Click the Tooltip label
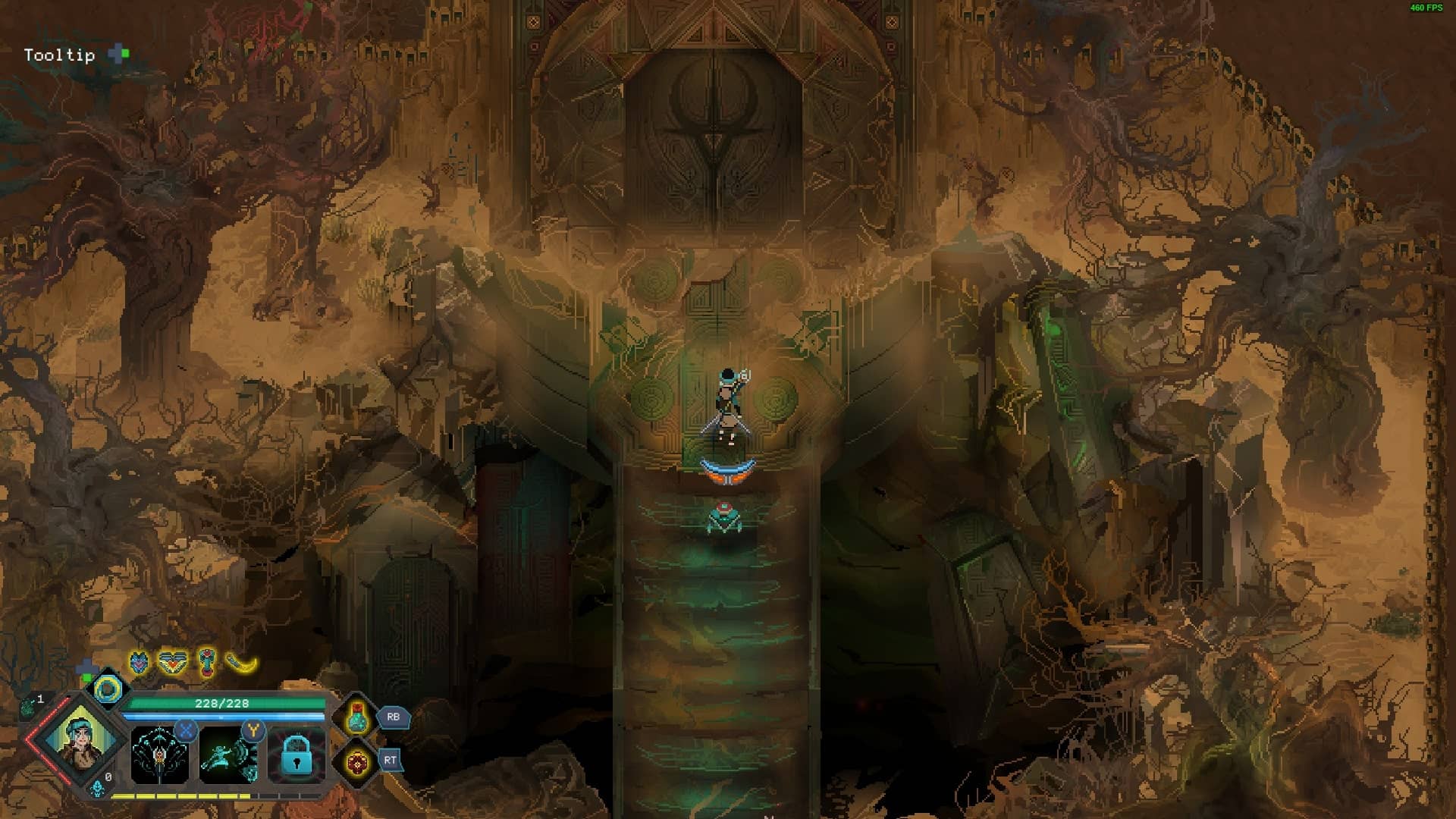The width and height of the screenshot is (1456, 819). pyautogui.click(x=59, y=55)
